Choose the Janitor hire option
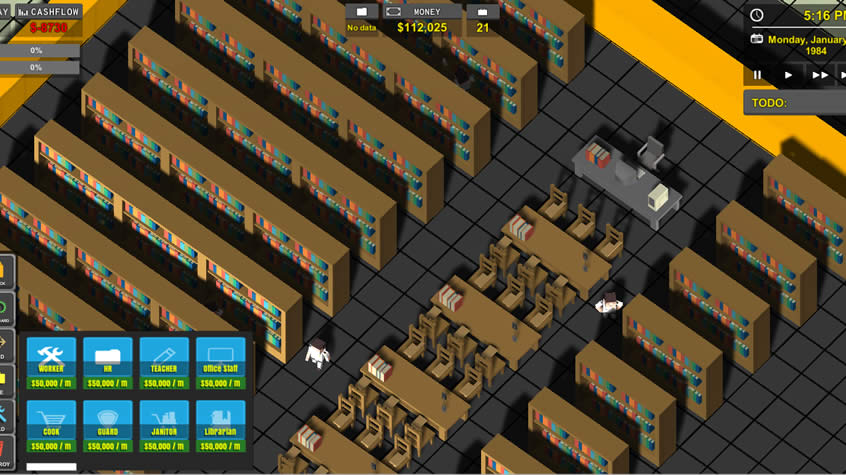The height and width of the screenshot is (475, 846). (x=164, y=424)
